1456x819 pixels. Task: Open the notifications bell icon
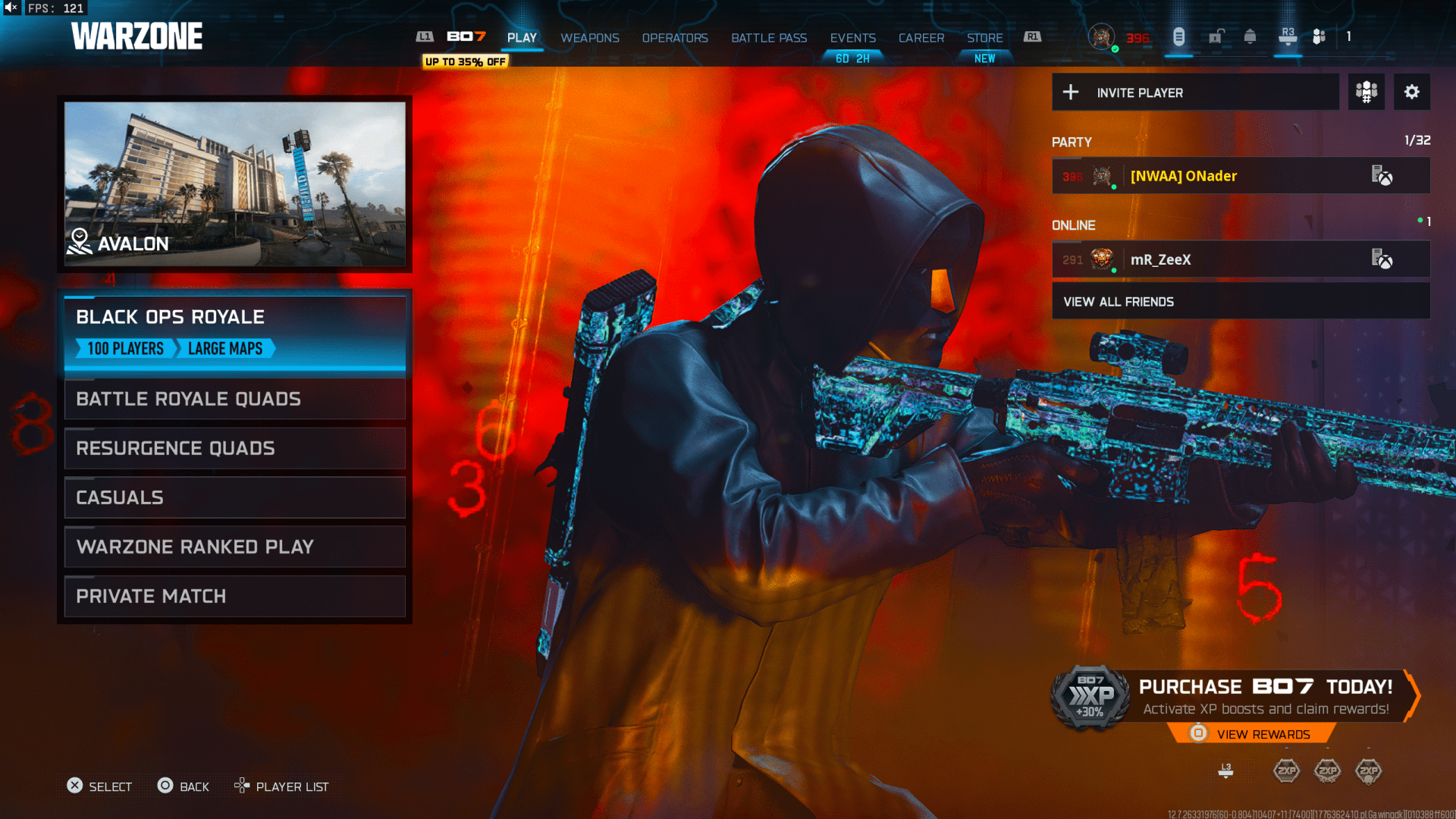(x=1249, y=36)
